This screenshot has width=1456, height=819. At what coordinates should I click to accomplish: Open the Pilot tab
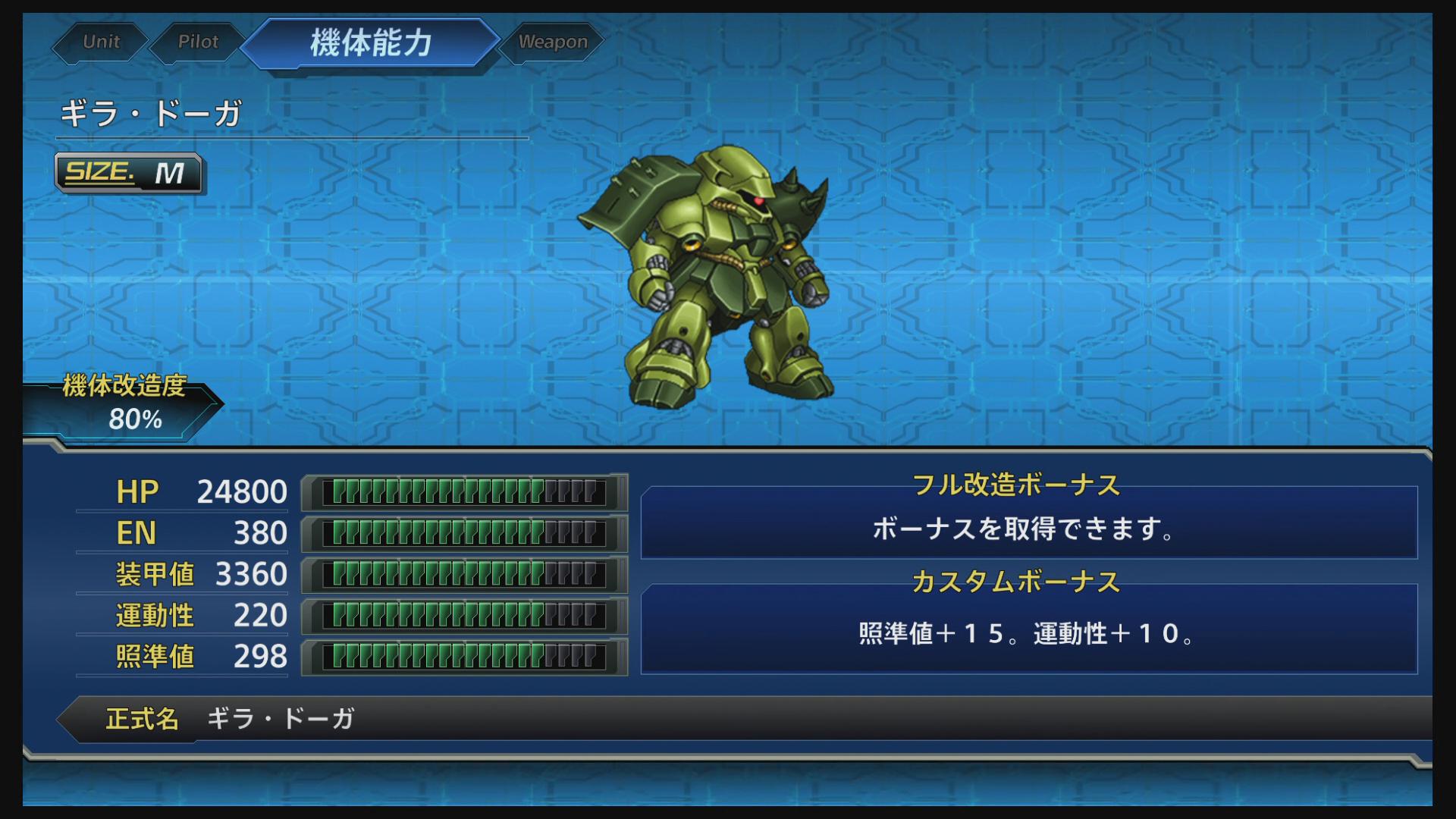coord(199,42)
